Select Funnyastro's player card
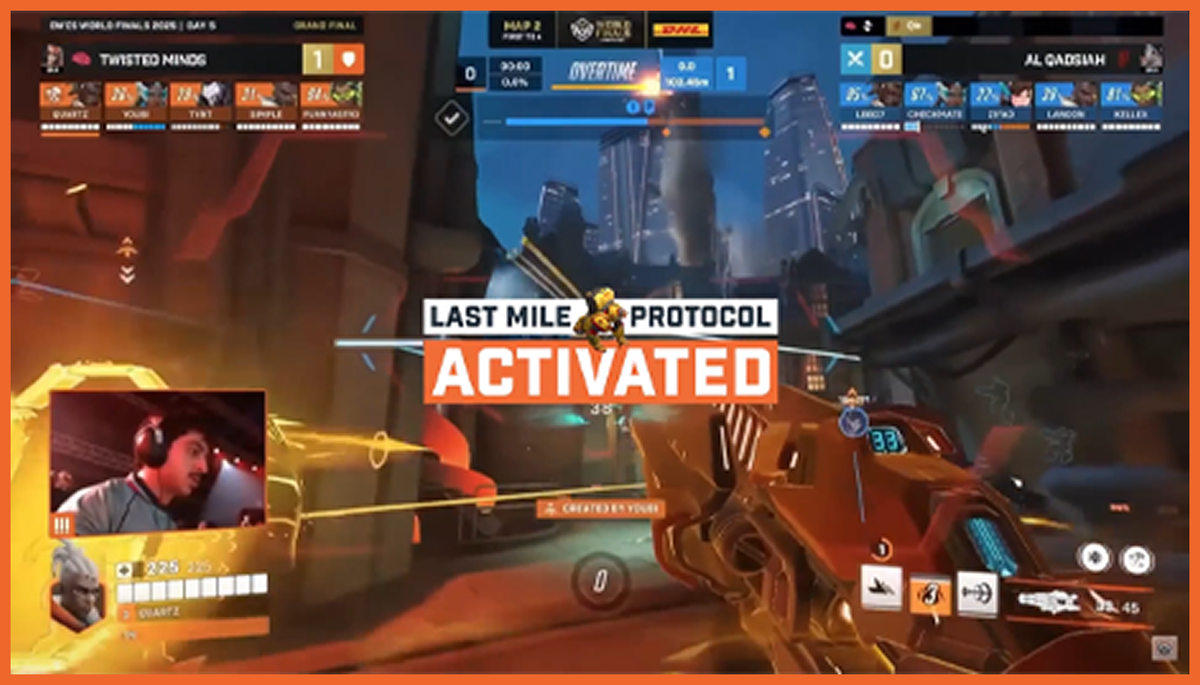The height and width of the screenshot is (685, 1200). [330, 103]
